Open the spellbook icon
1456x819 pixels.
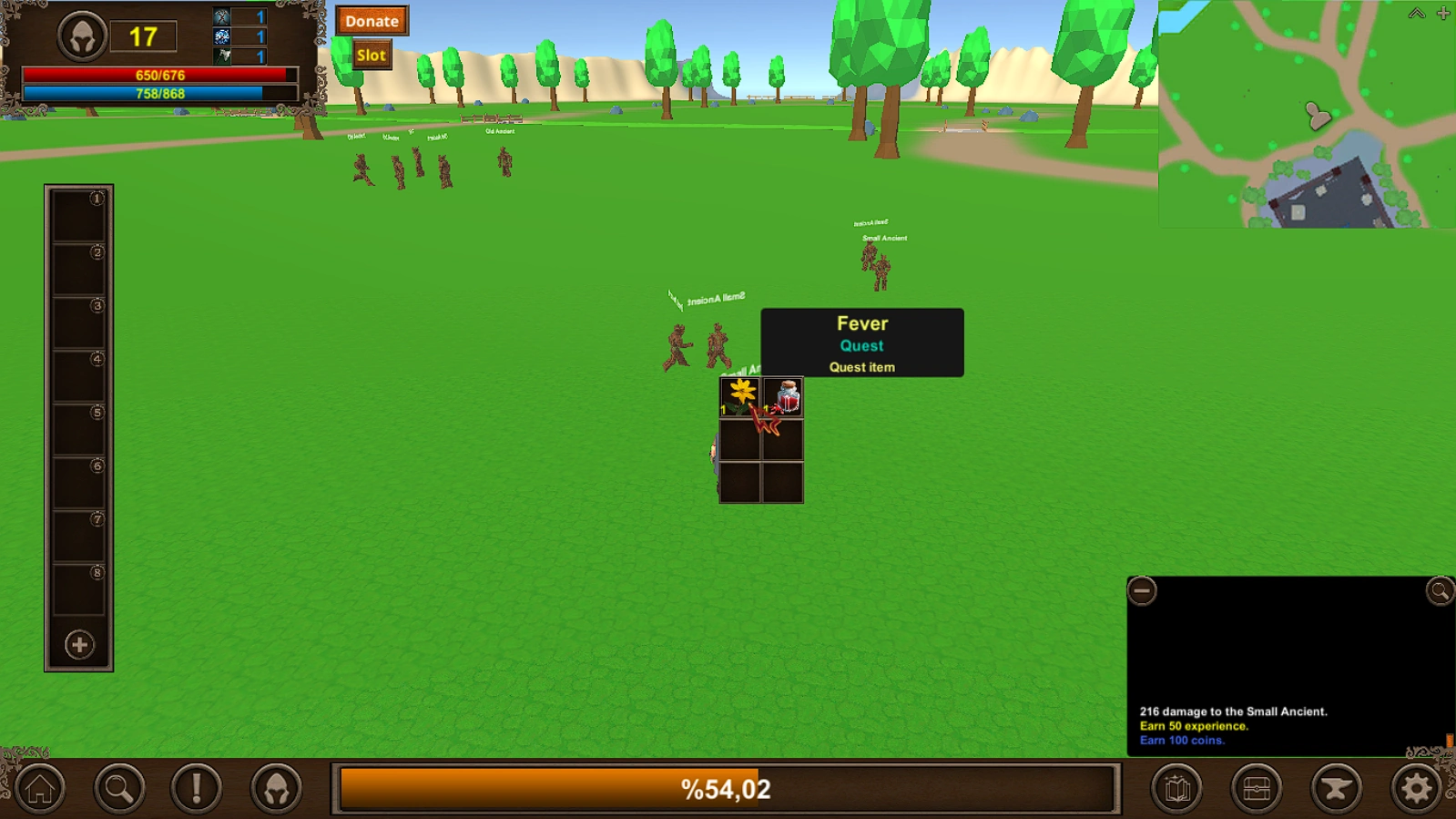(1176, 789)
